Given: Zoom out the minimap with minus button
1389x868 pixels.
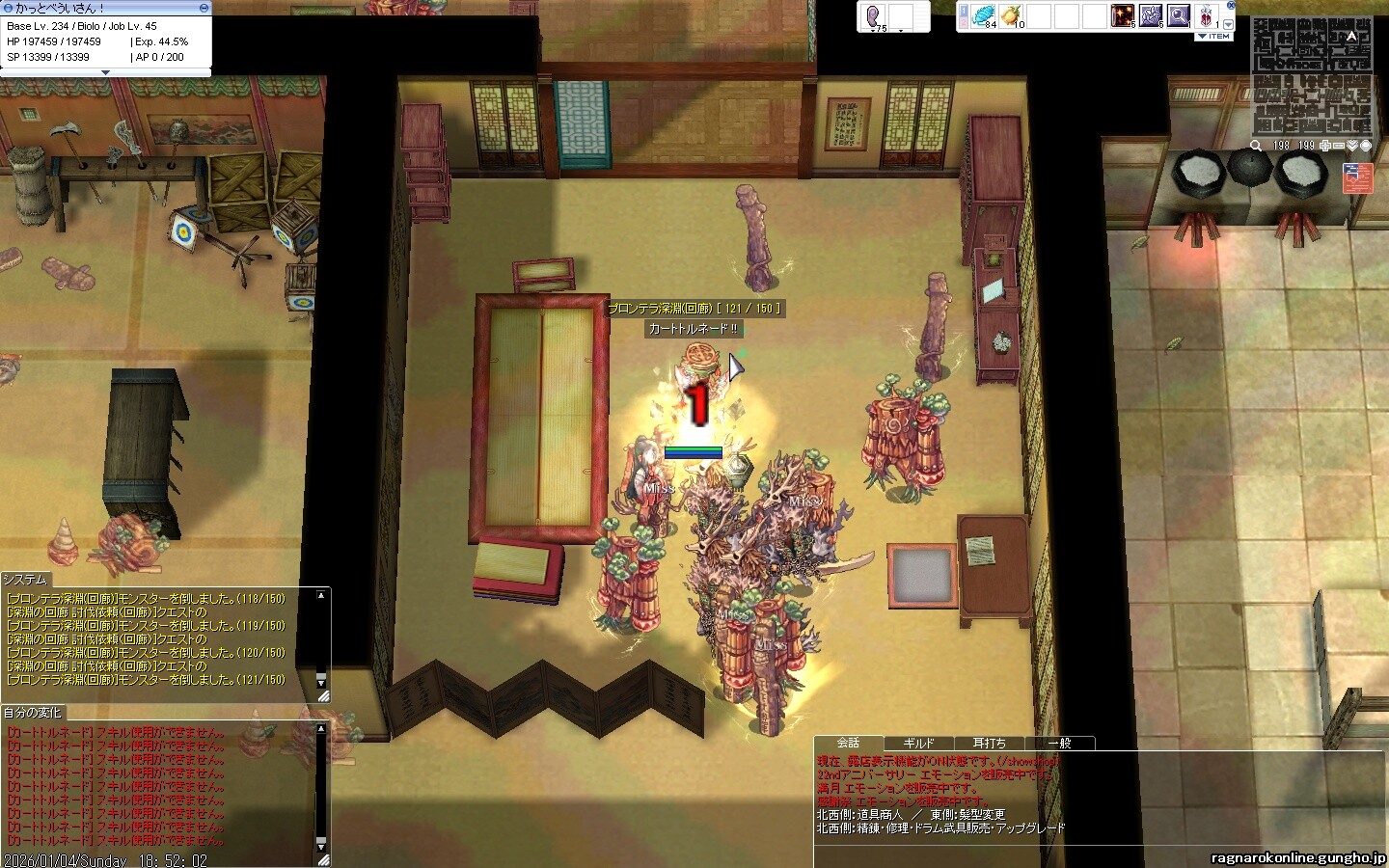Looking at the screenshot, I should [1339, 146].
